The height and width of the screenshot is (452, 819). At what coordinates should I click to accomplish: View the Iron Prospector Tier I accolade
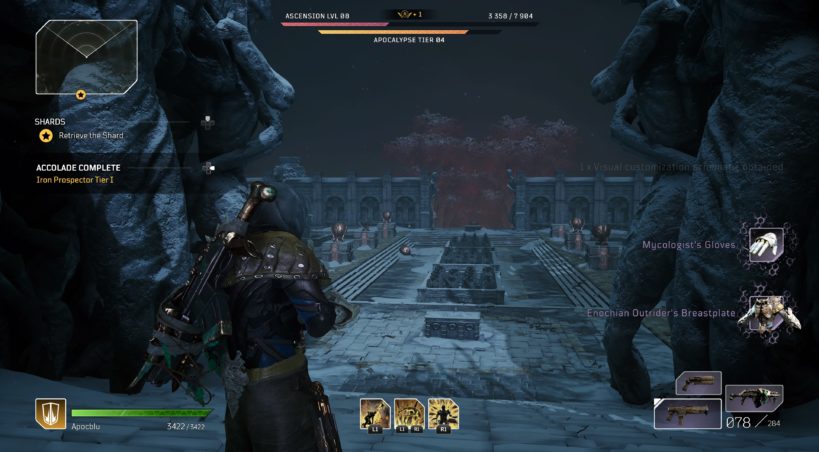coord(77,181)
